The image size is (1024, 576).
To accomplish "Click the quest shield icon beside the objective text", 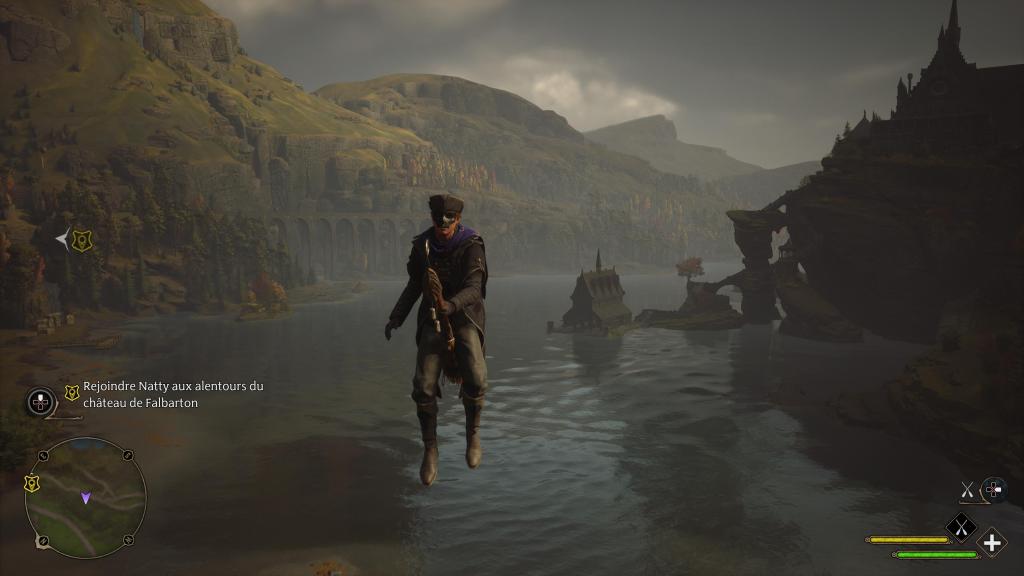I will tap(71, 393).
